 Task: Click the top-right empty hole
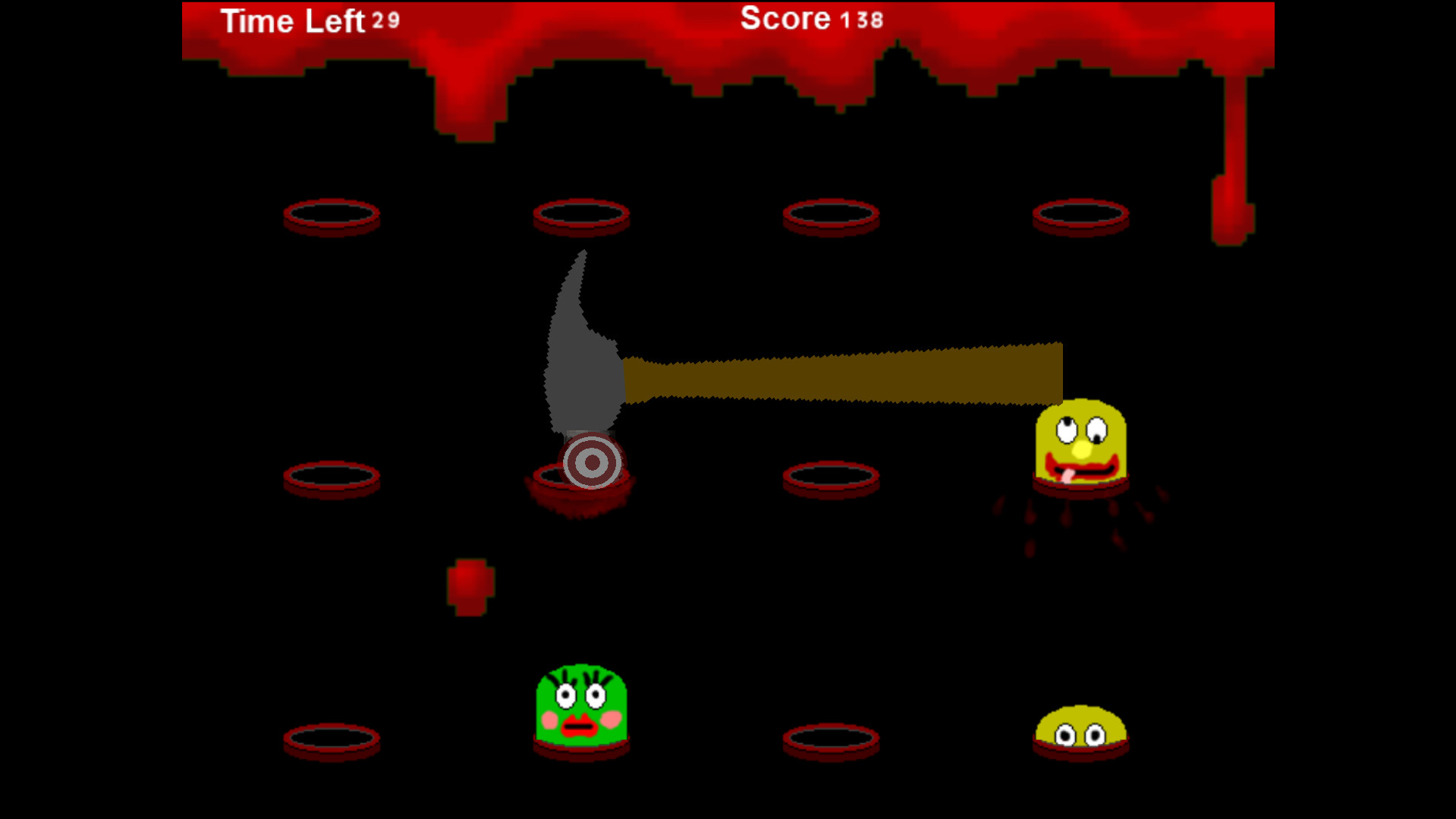pos(1079,215)
